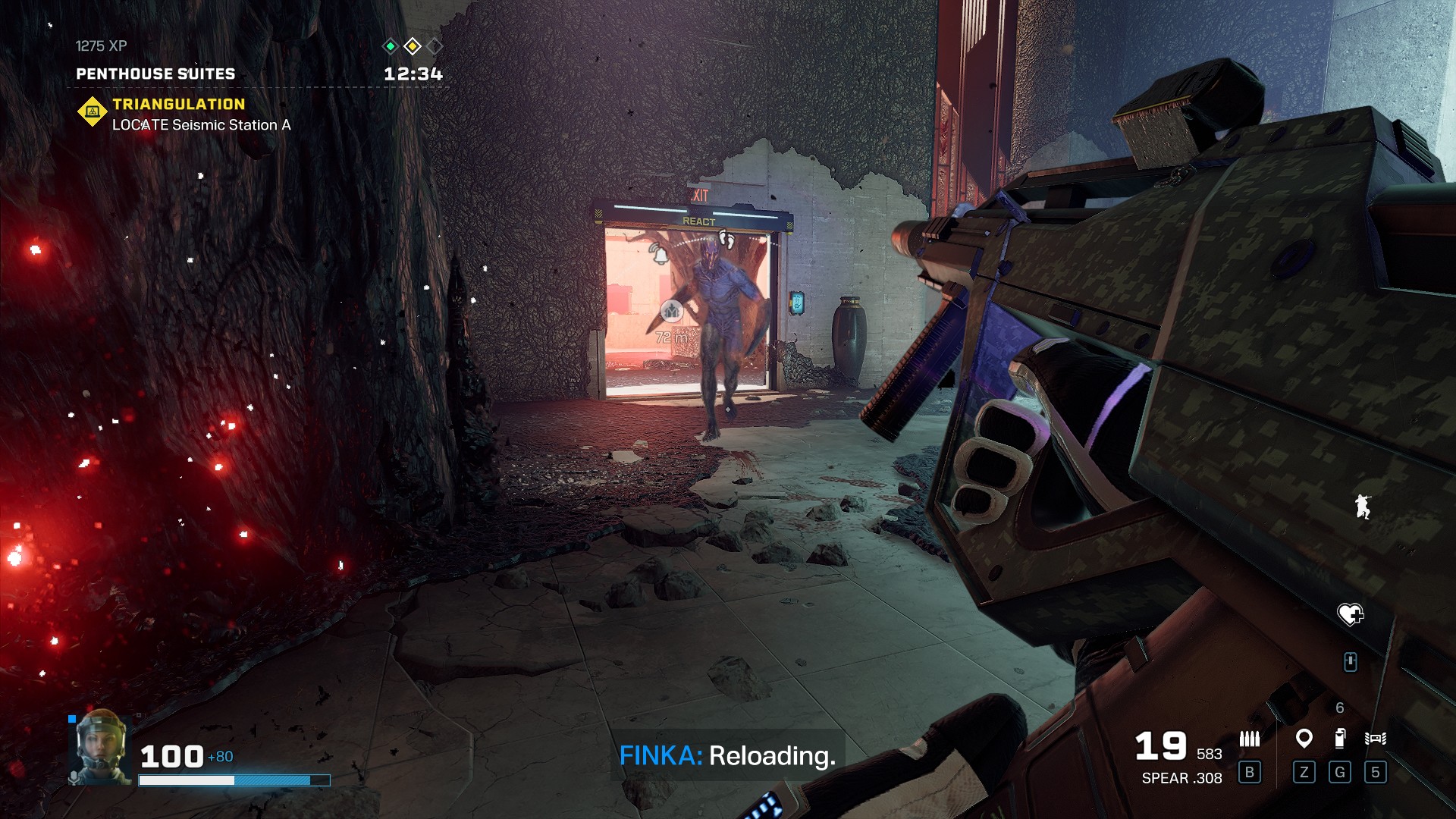Click Finka's operator portrait
Image resolution: width=1456 pixels, height=819 pixels.
101,746
